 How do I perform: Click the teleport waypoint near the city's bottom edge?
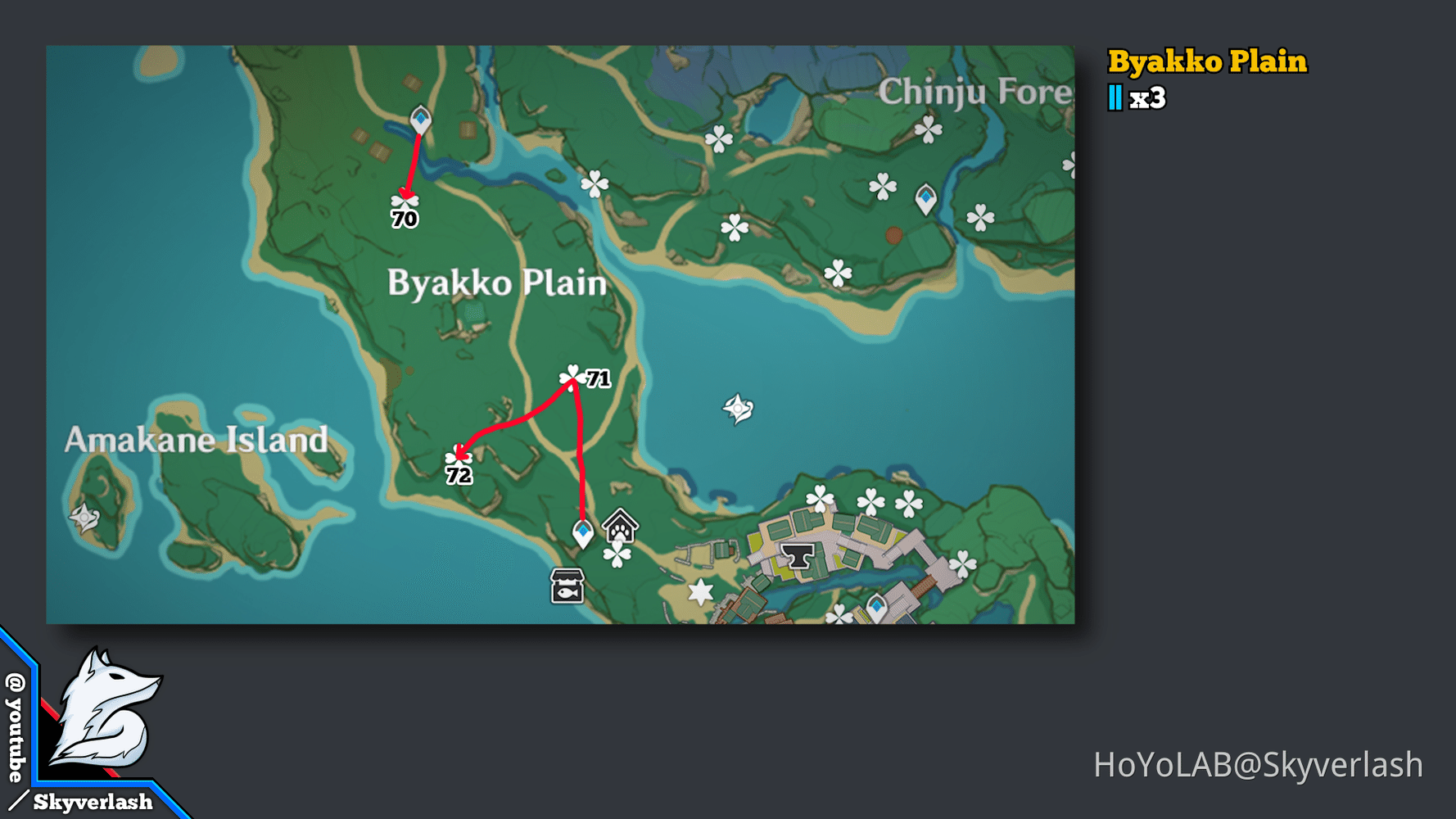tap(876, 606)
